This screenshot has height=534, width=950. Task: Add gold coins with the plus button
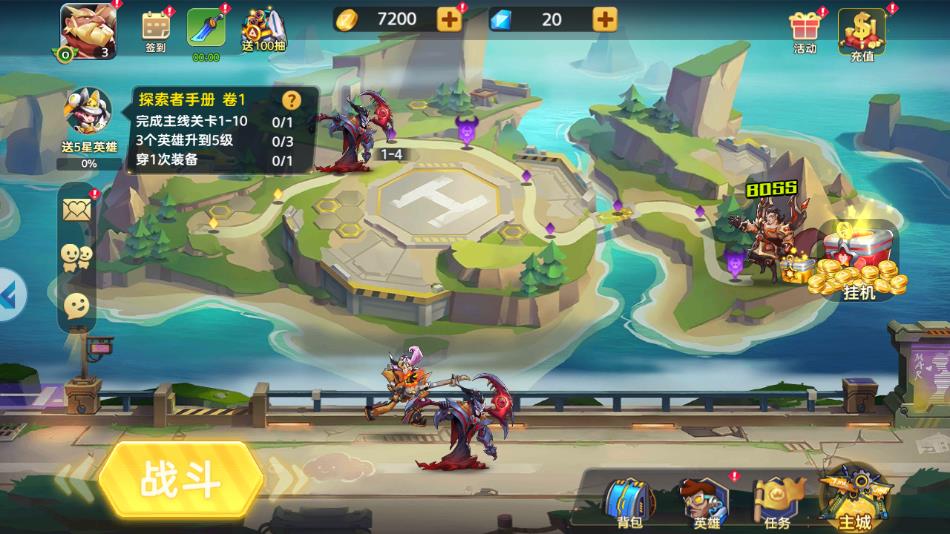(x=449, y=19)
